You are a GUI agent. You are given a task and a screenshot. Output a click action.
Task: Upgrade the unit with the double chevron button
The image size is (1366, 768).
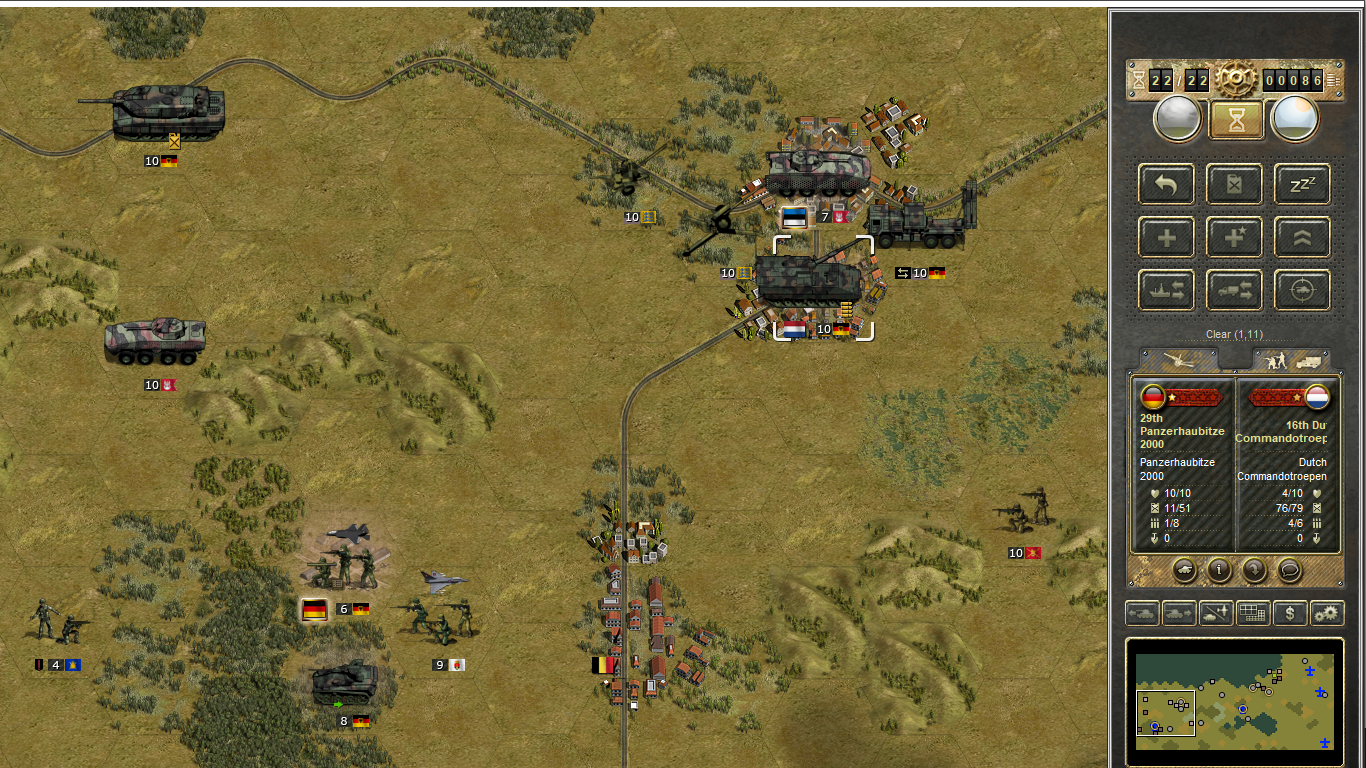(1302, 237)
